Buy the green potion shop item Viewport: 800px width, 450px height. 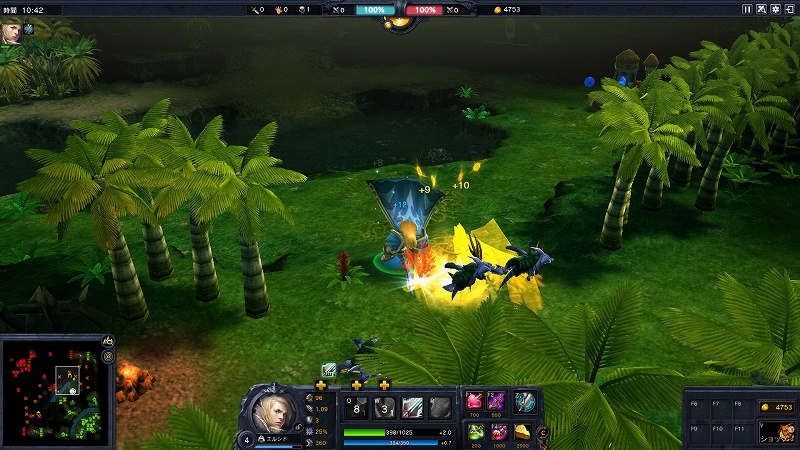[474, 431]
